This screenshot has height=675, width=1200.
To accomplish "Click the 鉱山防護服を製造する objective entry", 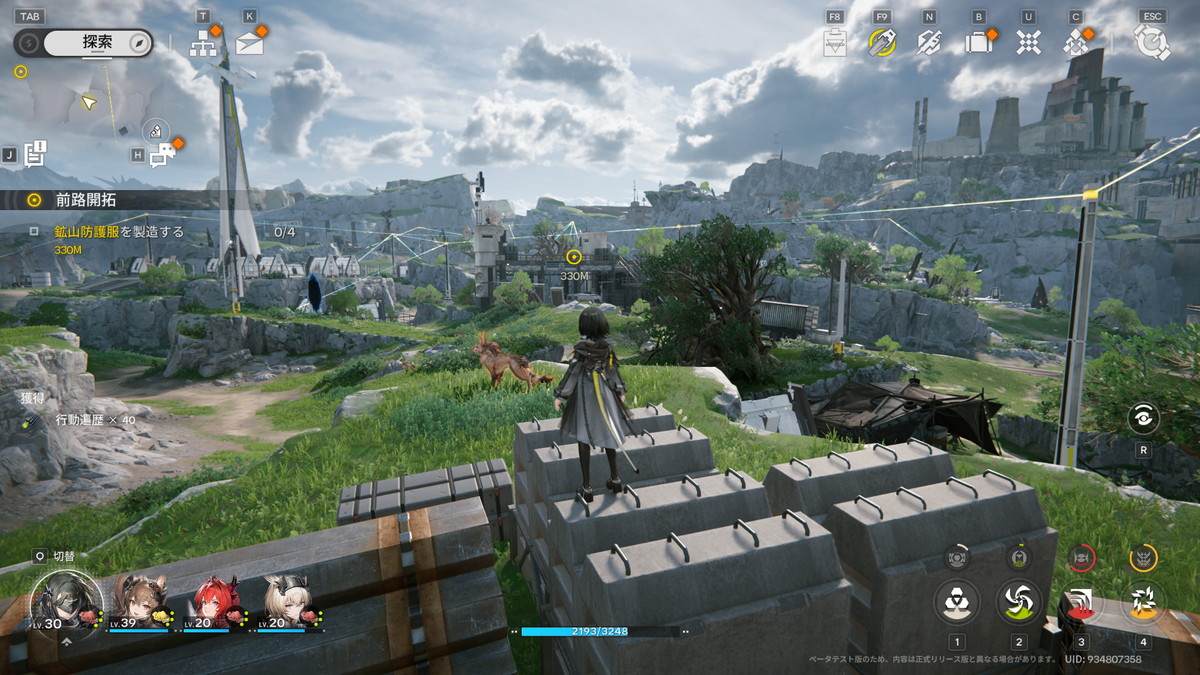I will click(x=119, y=231).
